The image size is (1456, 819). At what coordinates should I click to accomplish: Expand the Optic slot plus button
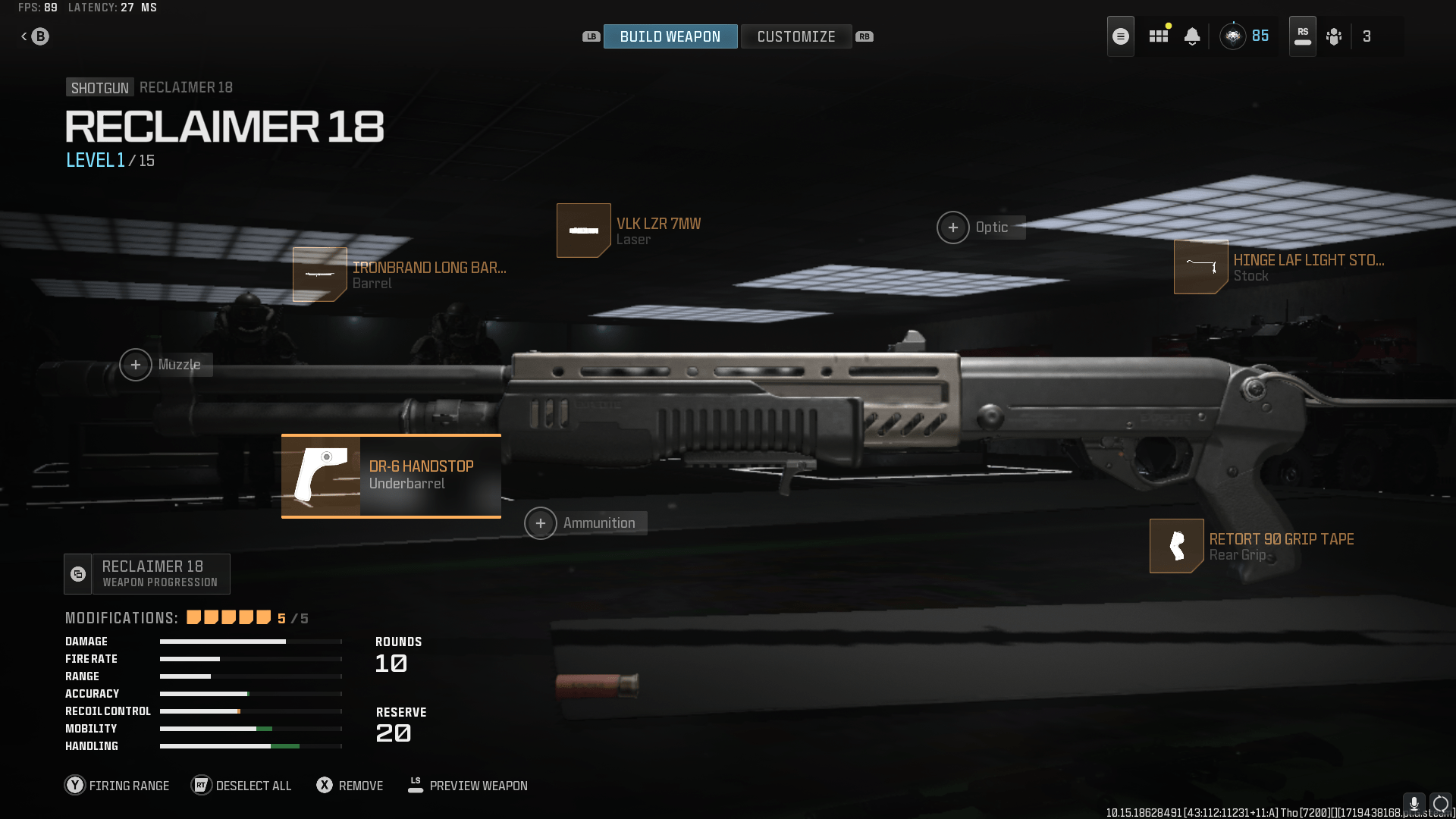coord(953,227)
